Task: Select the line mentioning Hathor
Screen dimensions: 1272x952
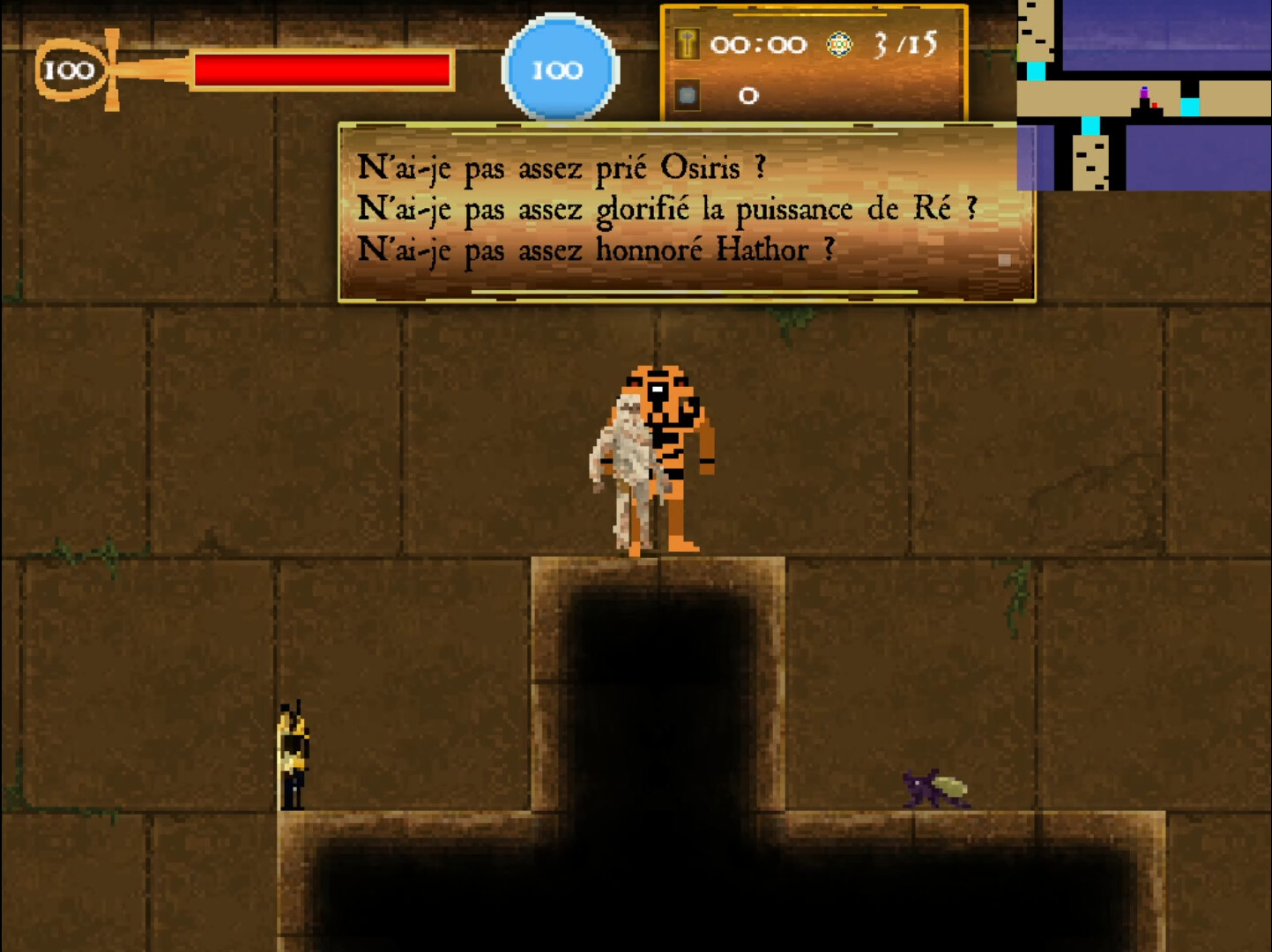Action: click(x=596, y=250)
